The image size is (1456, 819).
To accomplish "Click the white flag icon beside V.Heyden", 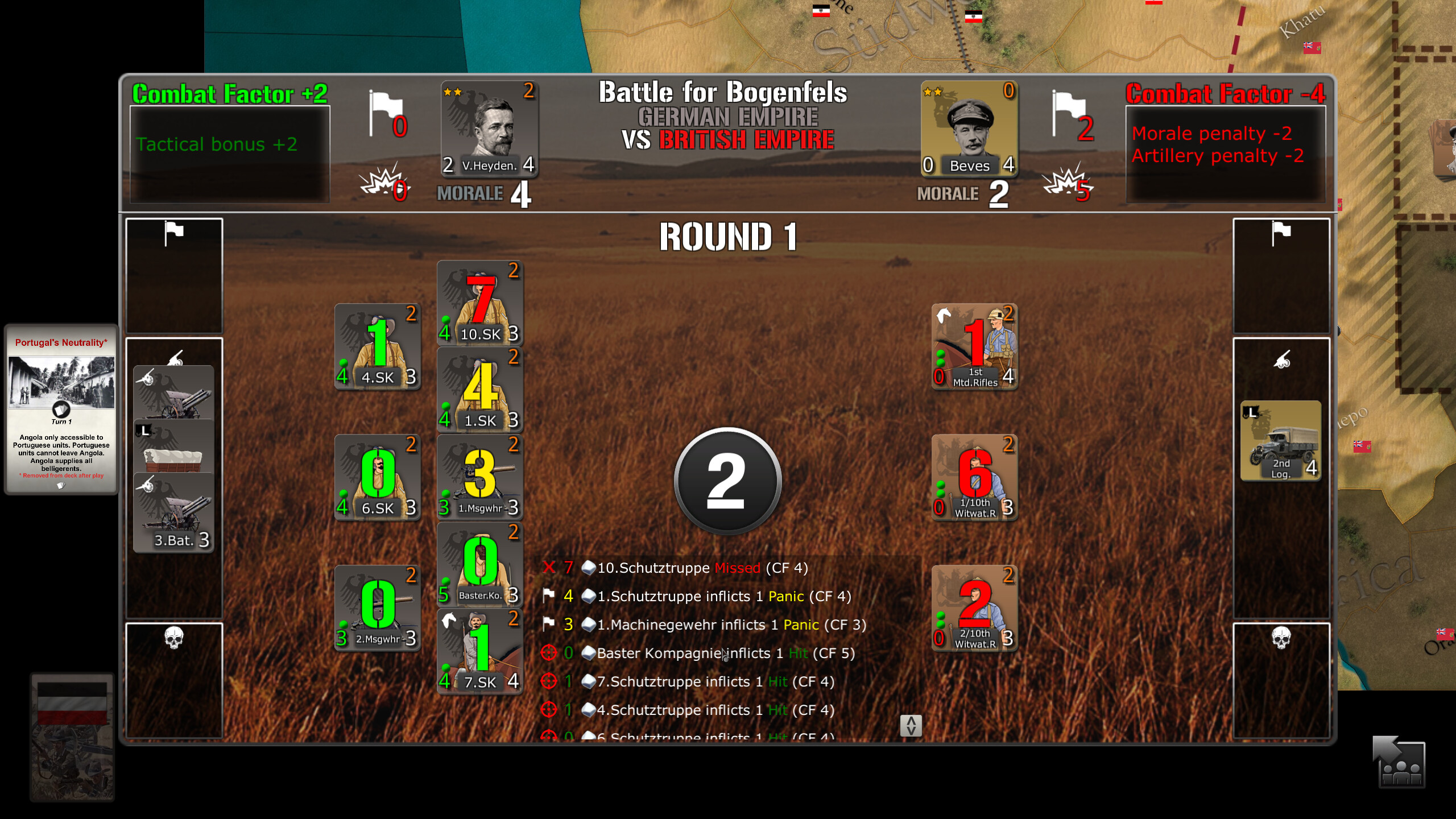I will coord(384,111).
